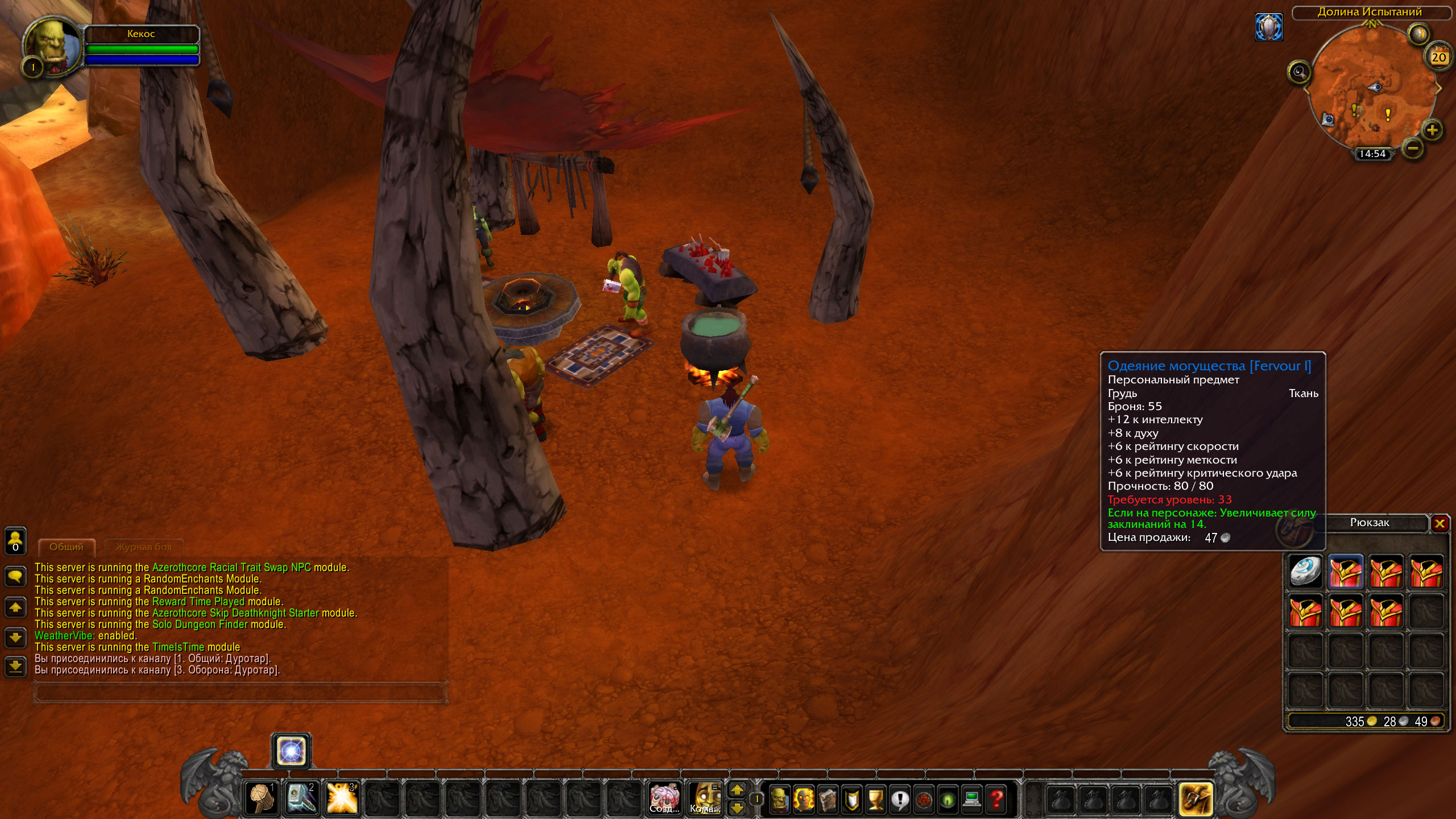The width and height of the screenshot is (1456, 819).
Task: Close the Рюкзак bag window
Action: [1440, 523]
